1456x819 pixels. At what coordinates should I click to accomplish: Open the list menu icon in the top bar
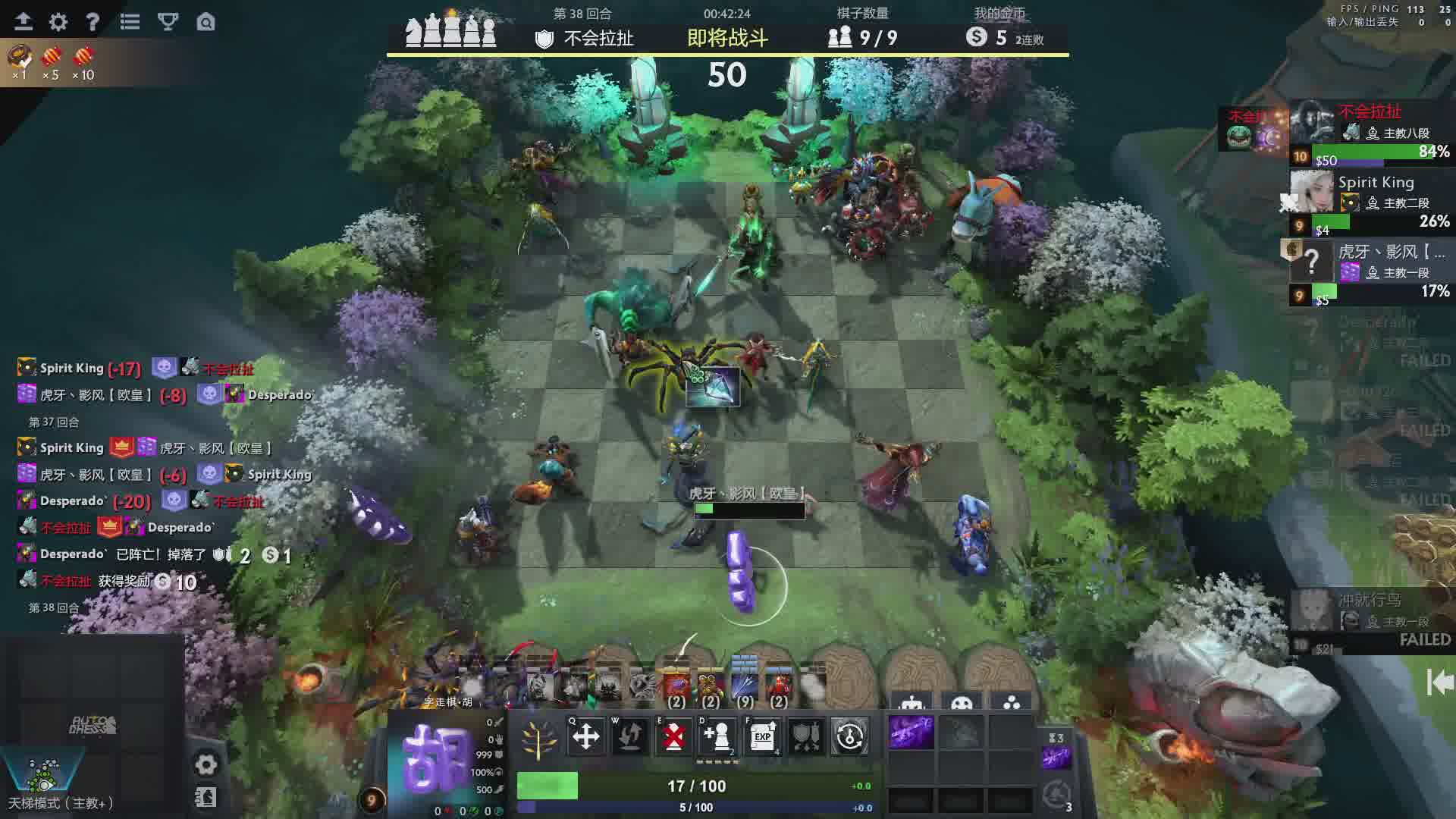pyautogui.click(x=130, y=22)
